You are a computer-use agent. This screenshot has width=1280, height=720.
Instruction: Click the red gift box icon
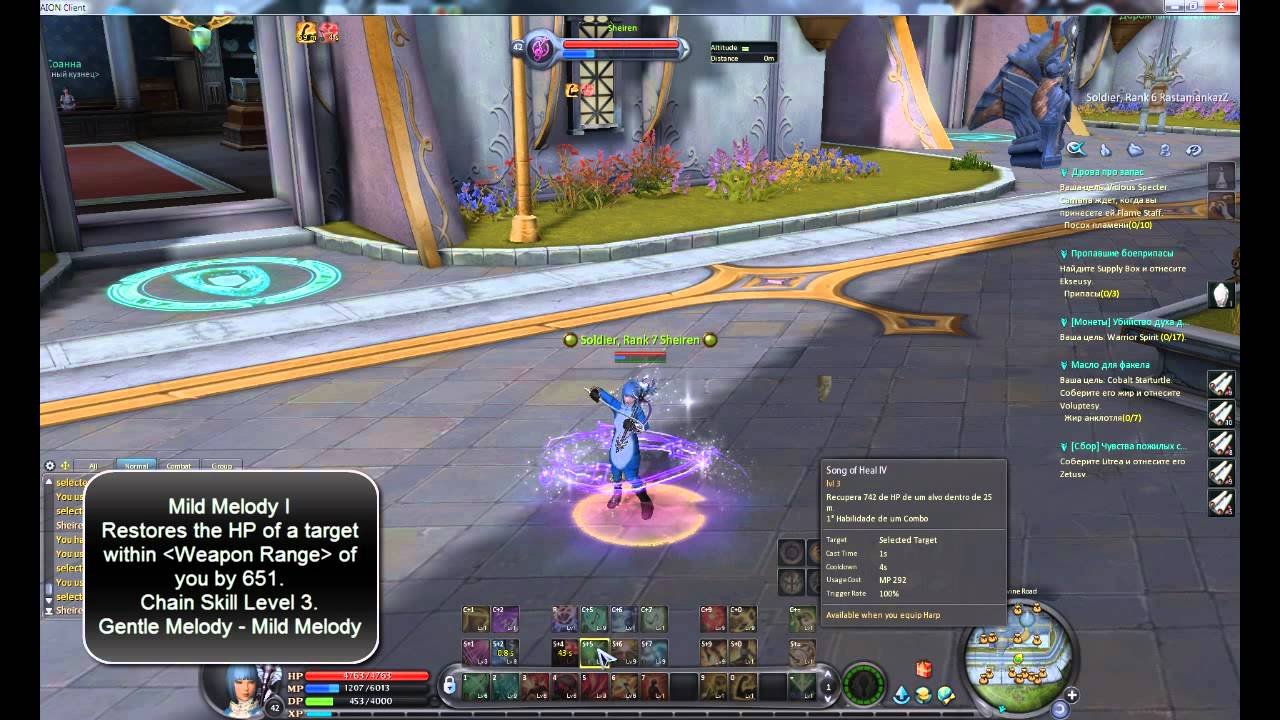(x=923, y=669)
